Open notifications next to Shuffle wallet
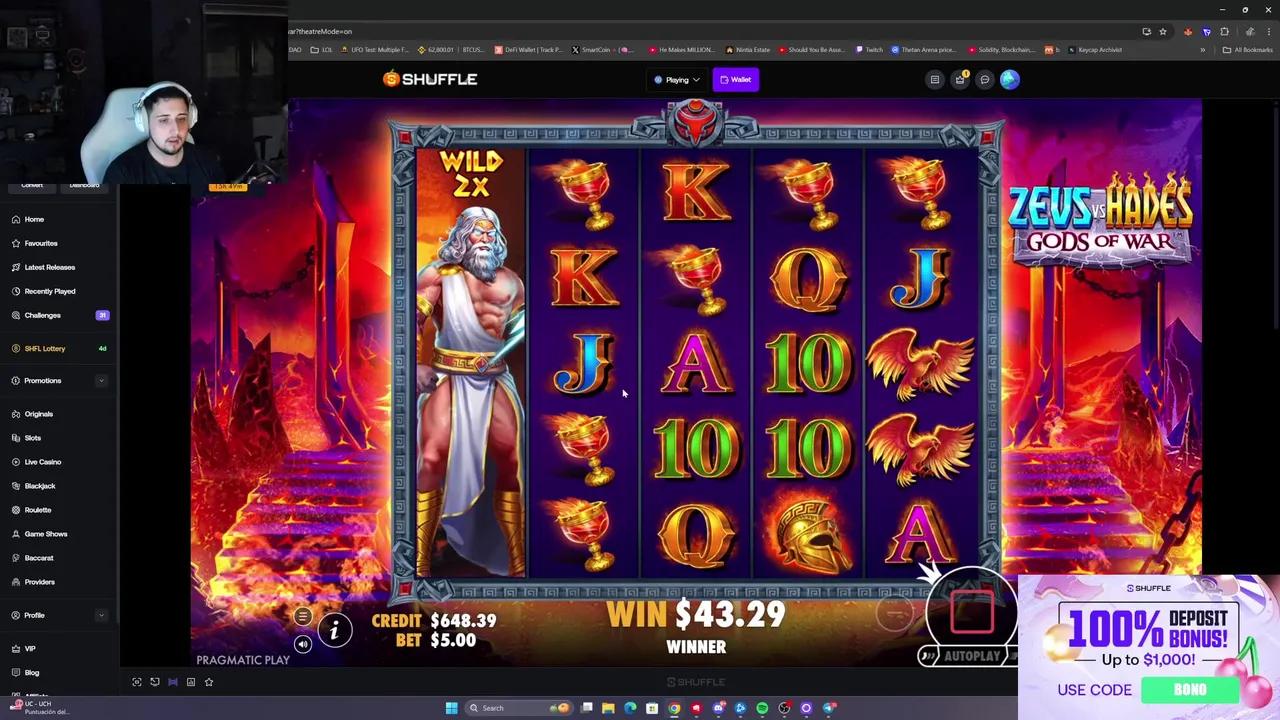Viewport: 1280px width, 720px height. pyautogui.click(x=960, y=79)
